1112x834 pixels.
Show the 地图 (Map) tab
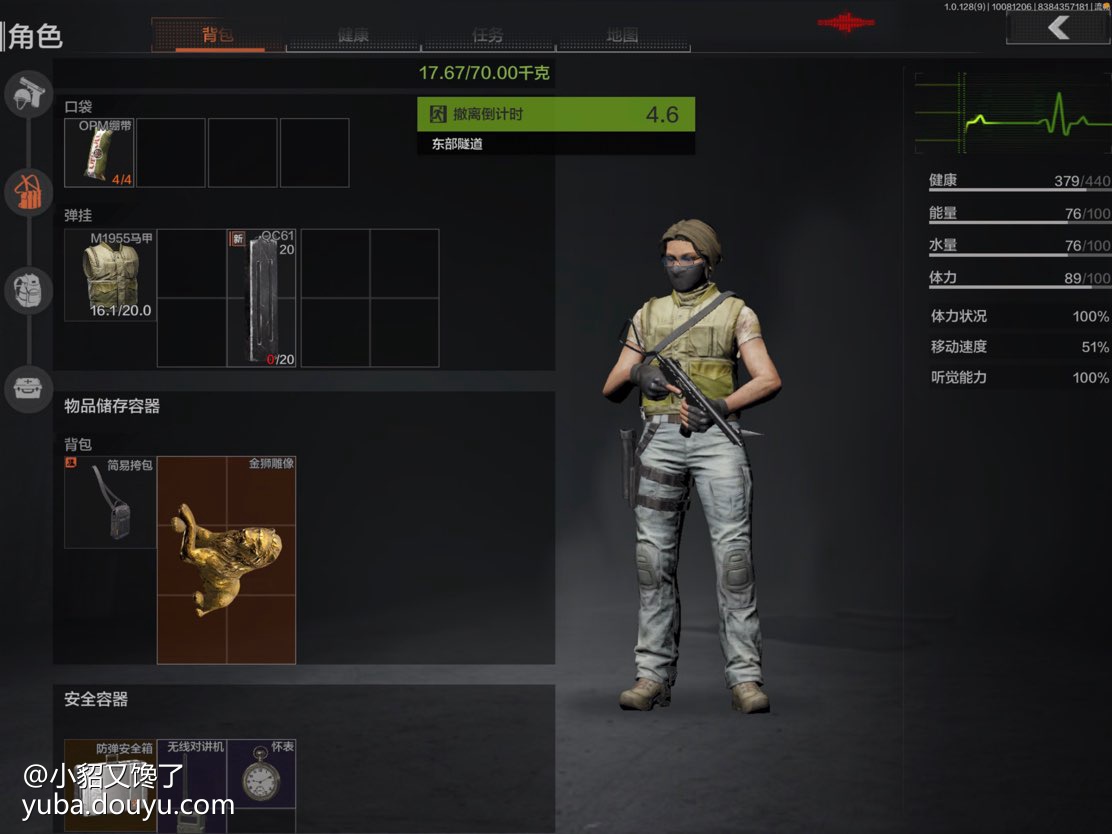[622, 35]
